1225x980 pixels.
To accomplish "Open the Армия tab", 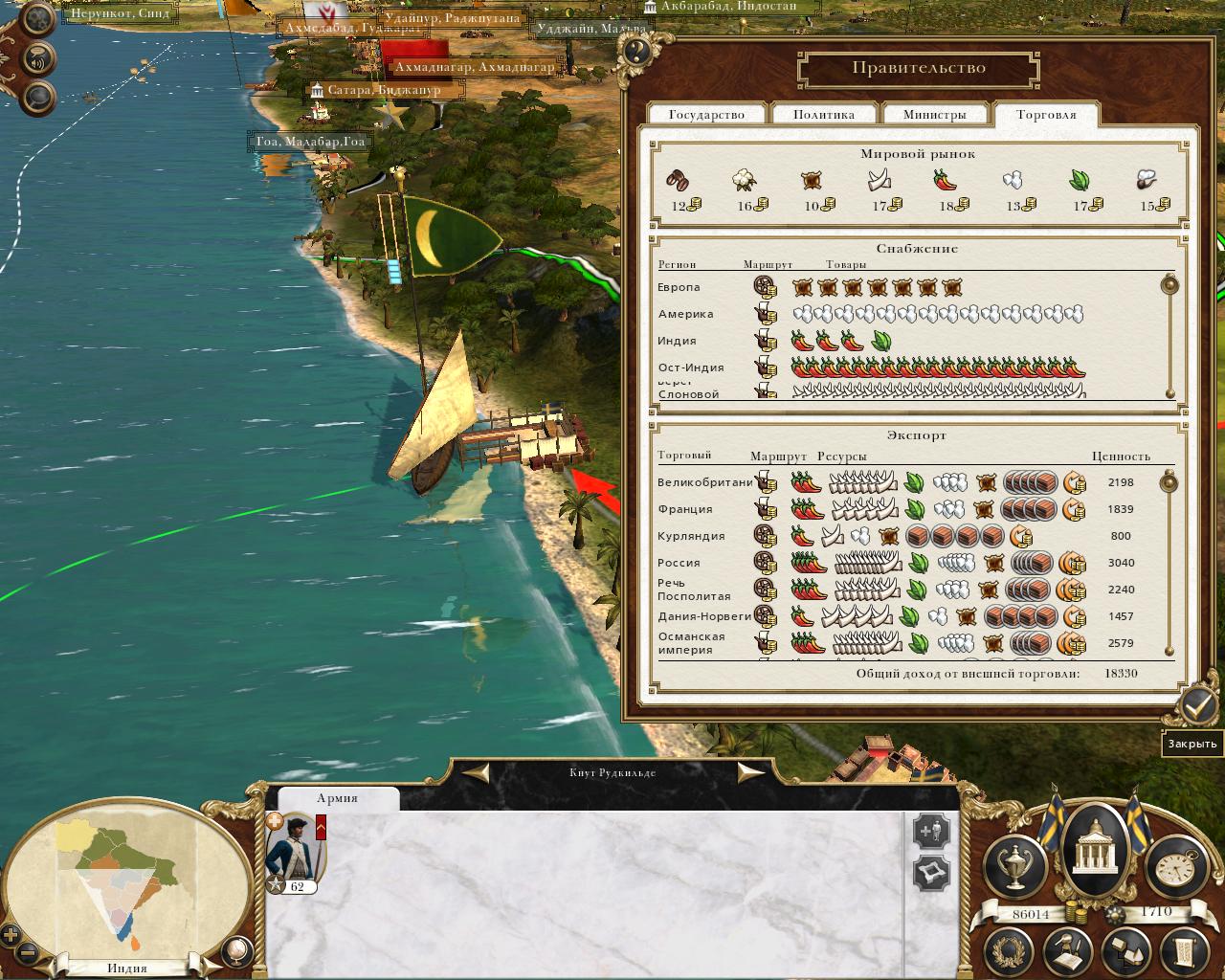I will click(x=337, y=798).
